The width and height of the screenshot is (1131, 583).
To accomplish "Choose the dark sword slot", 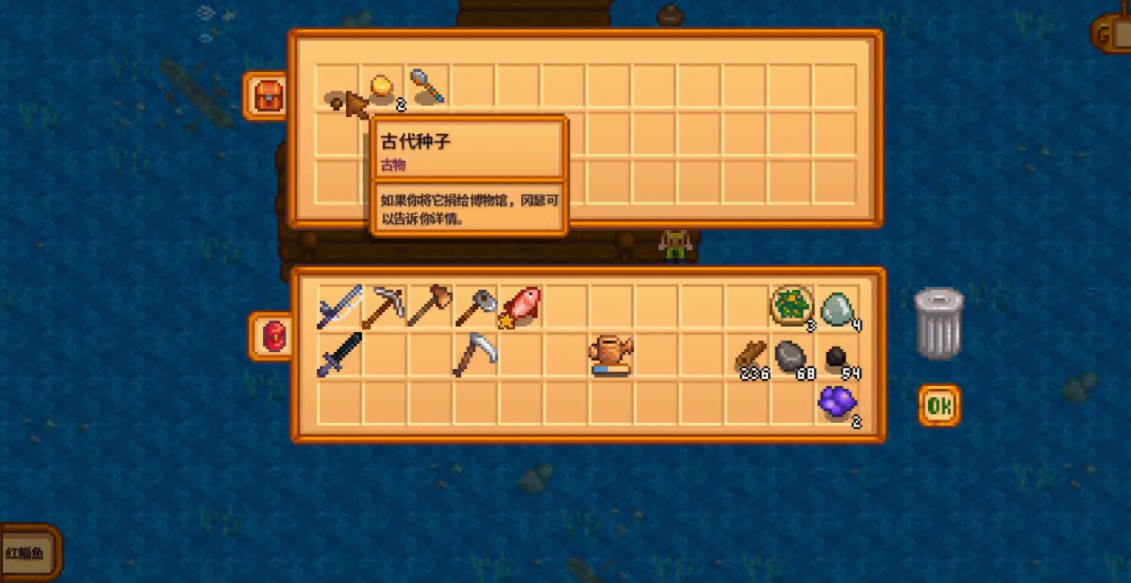I will (339, 355).
